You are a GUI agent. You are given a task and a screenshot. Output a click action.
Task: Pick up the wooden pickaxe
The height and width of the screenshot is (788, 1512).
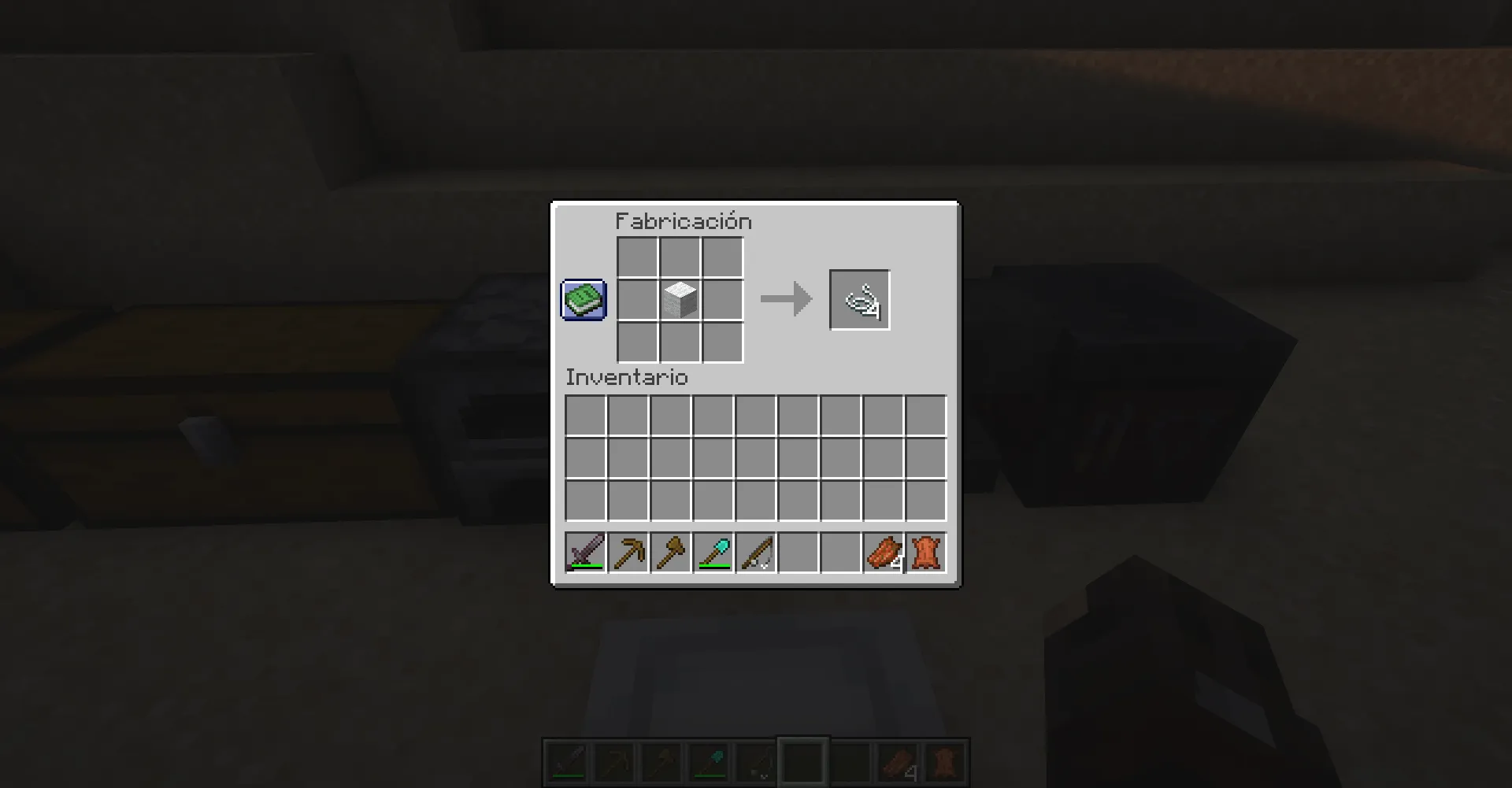pyautogui.click(x=628, y=553)
